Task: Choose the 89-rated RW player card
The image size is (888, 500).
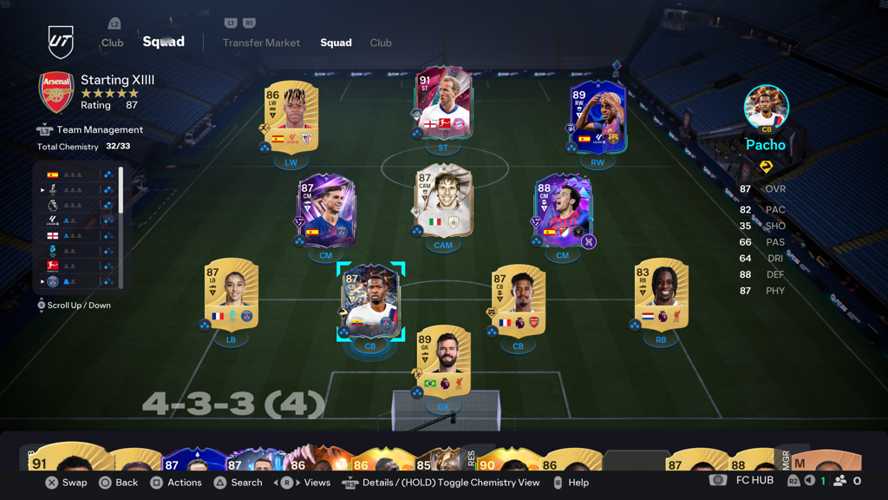Action: tap(597, 116)
